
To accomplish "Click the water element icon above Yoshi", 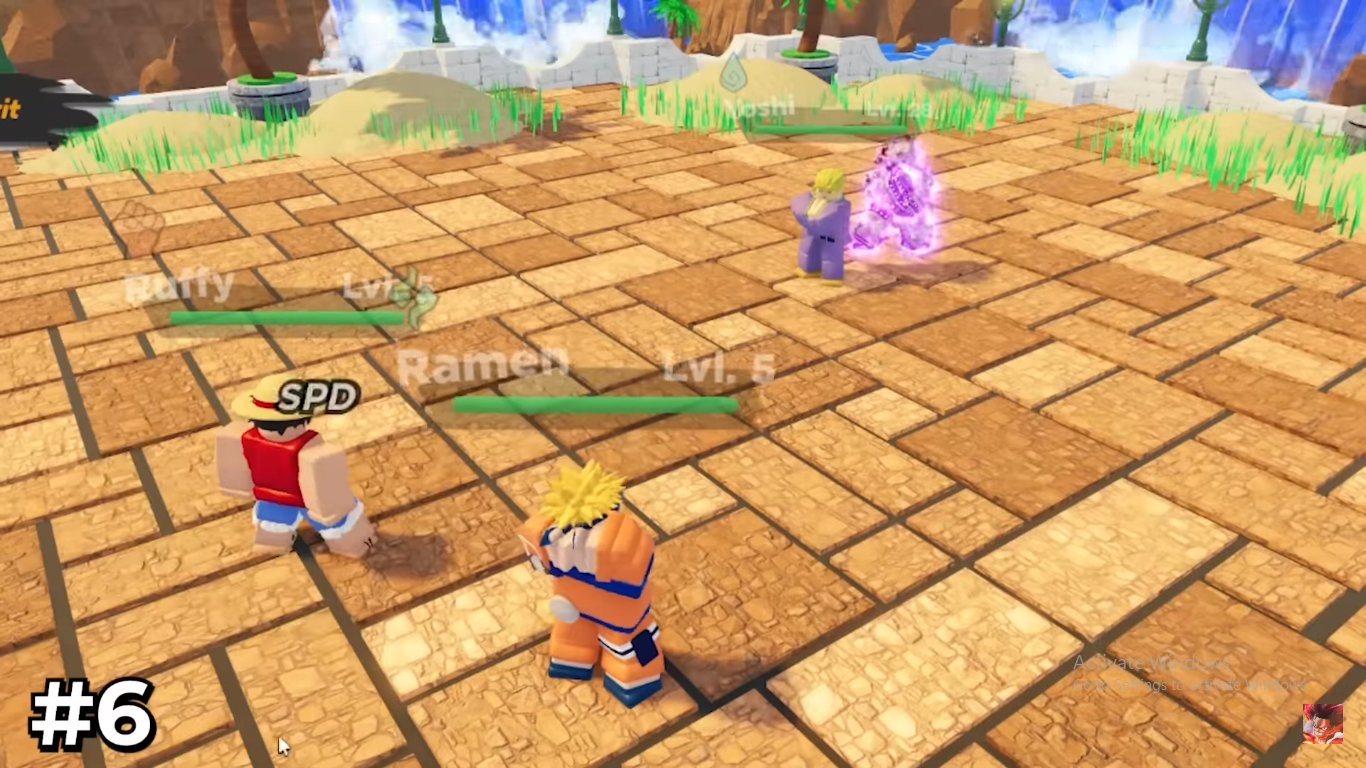I will tap(732, 72).
